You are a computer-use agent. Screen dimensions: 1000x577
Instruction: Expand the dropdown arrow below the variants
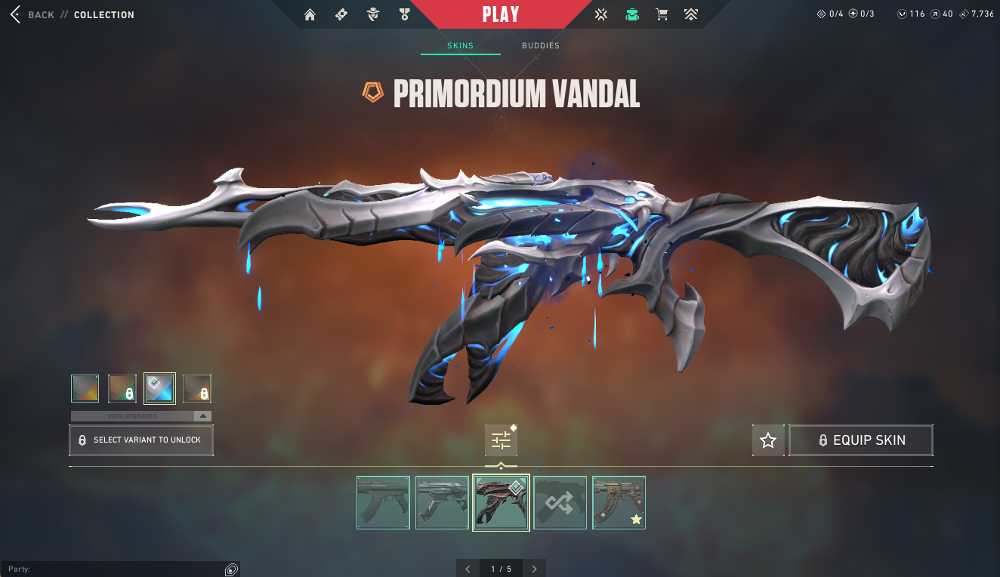tap(202, 416)
